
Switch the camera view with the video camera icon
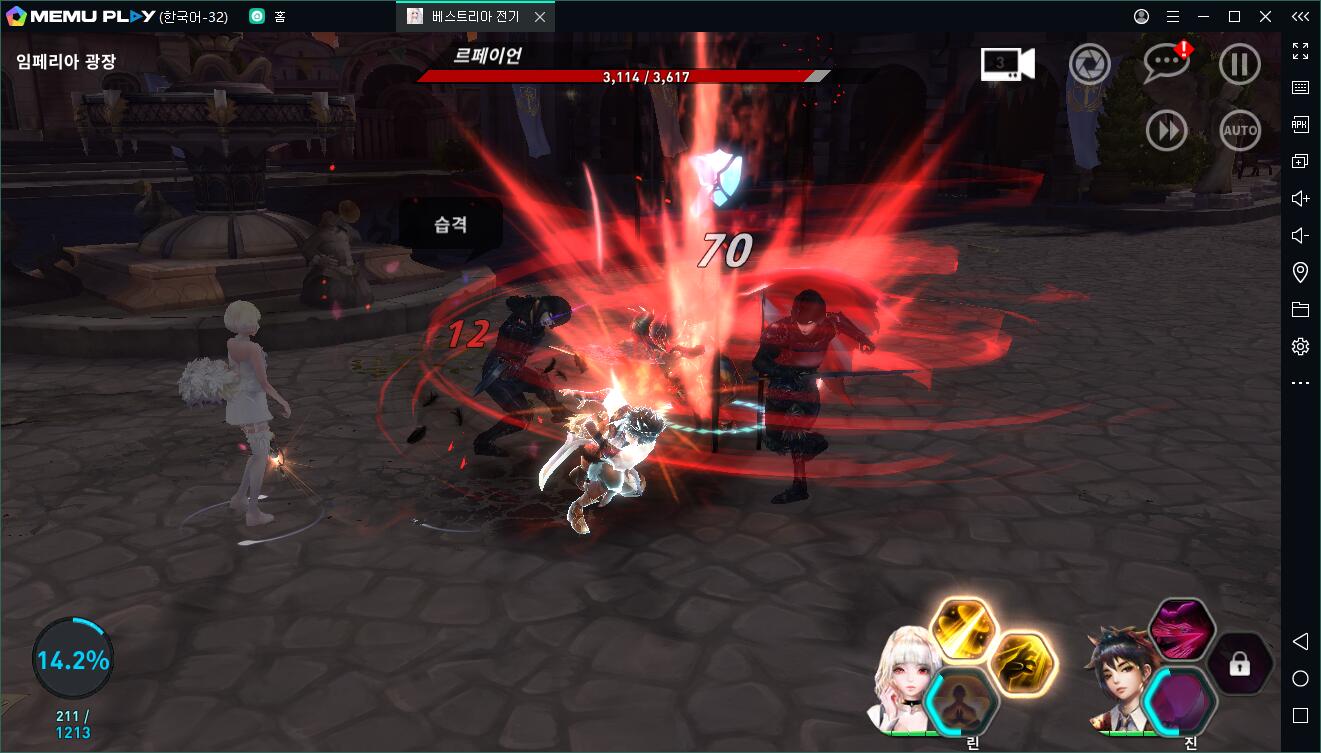1007,65
